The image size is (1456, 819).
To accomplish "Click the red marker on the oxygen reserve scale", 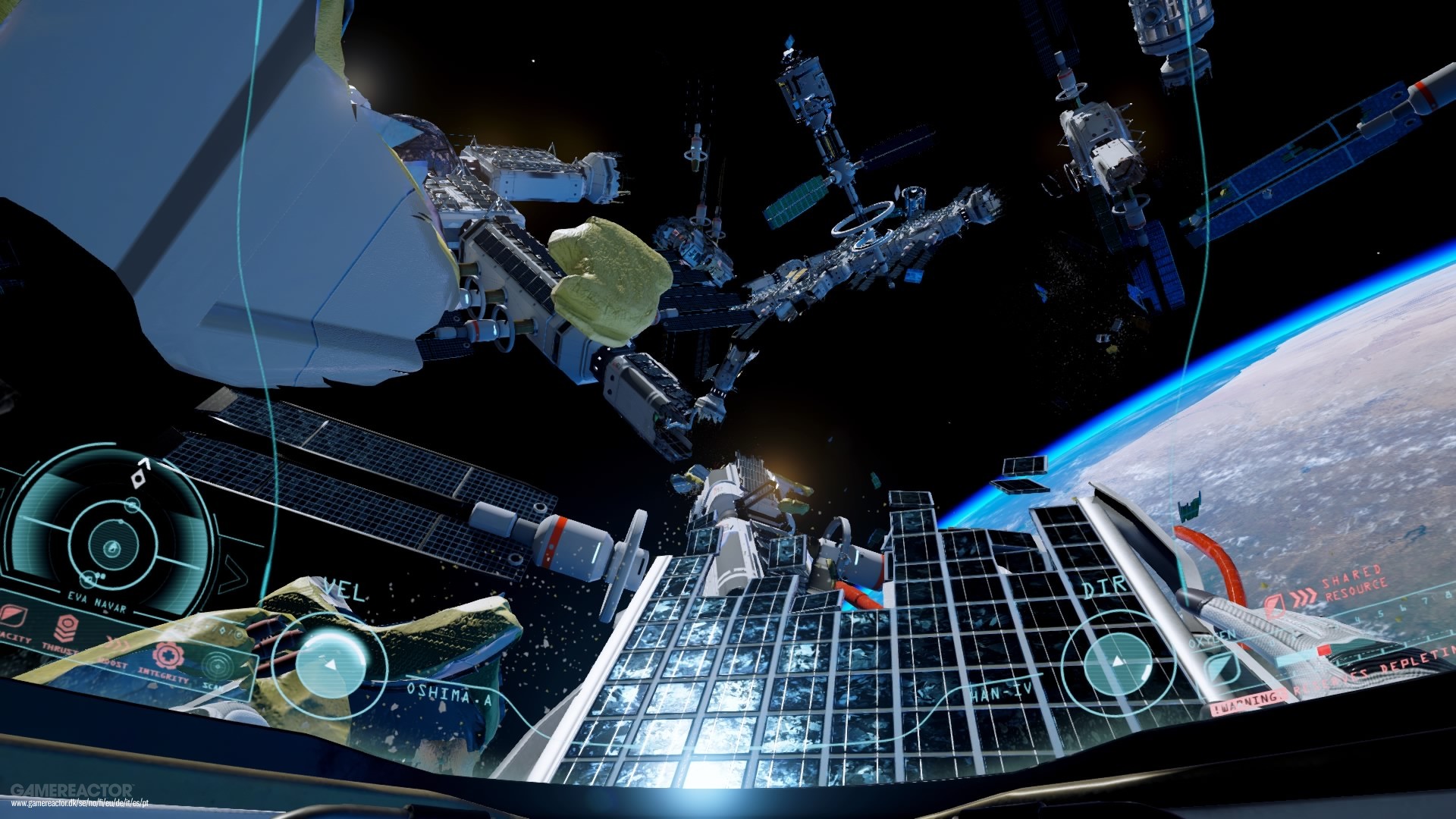I will point(1325,651).
